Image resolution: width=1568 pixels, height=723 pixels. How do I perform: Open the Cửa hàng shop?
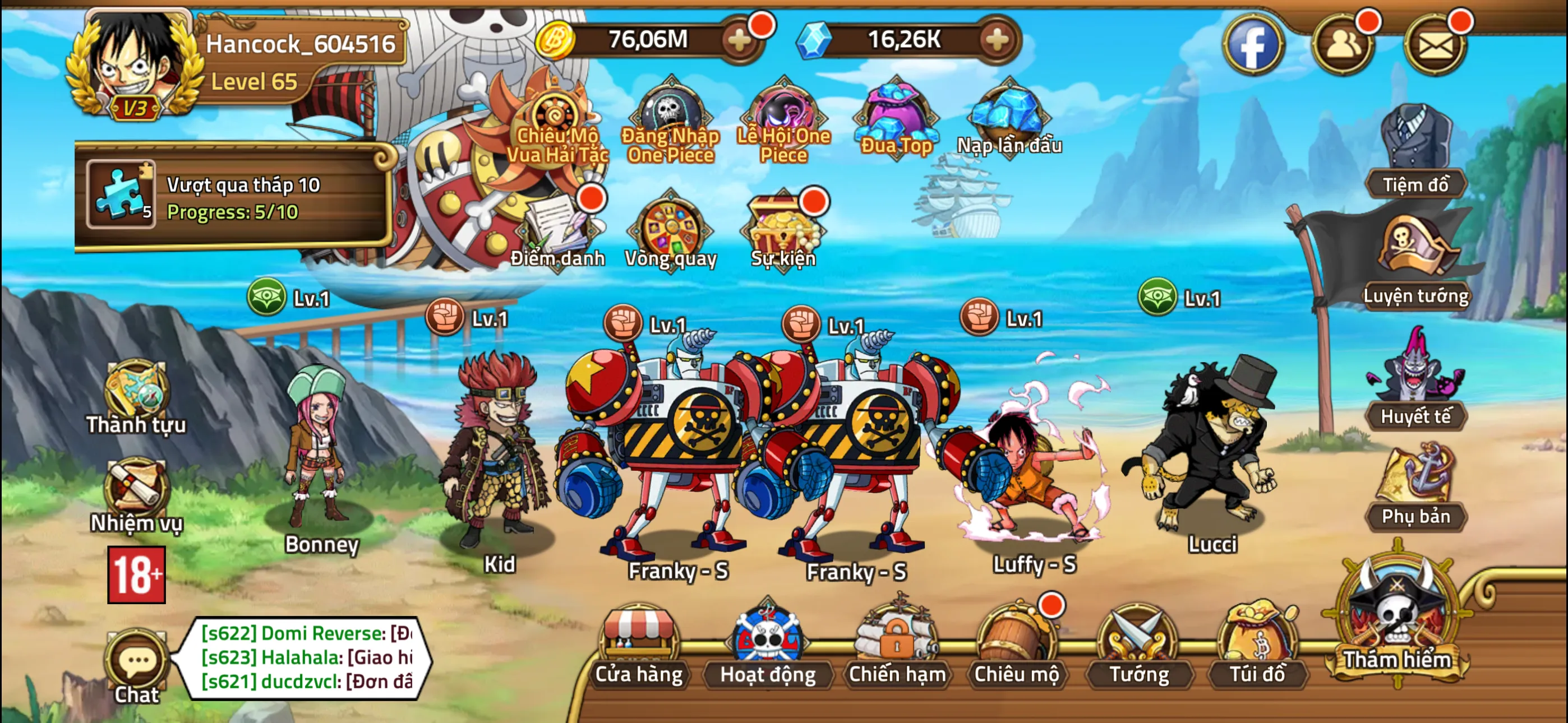[639, 645]
